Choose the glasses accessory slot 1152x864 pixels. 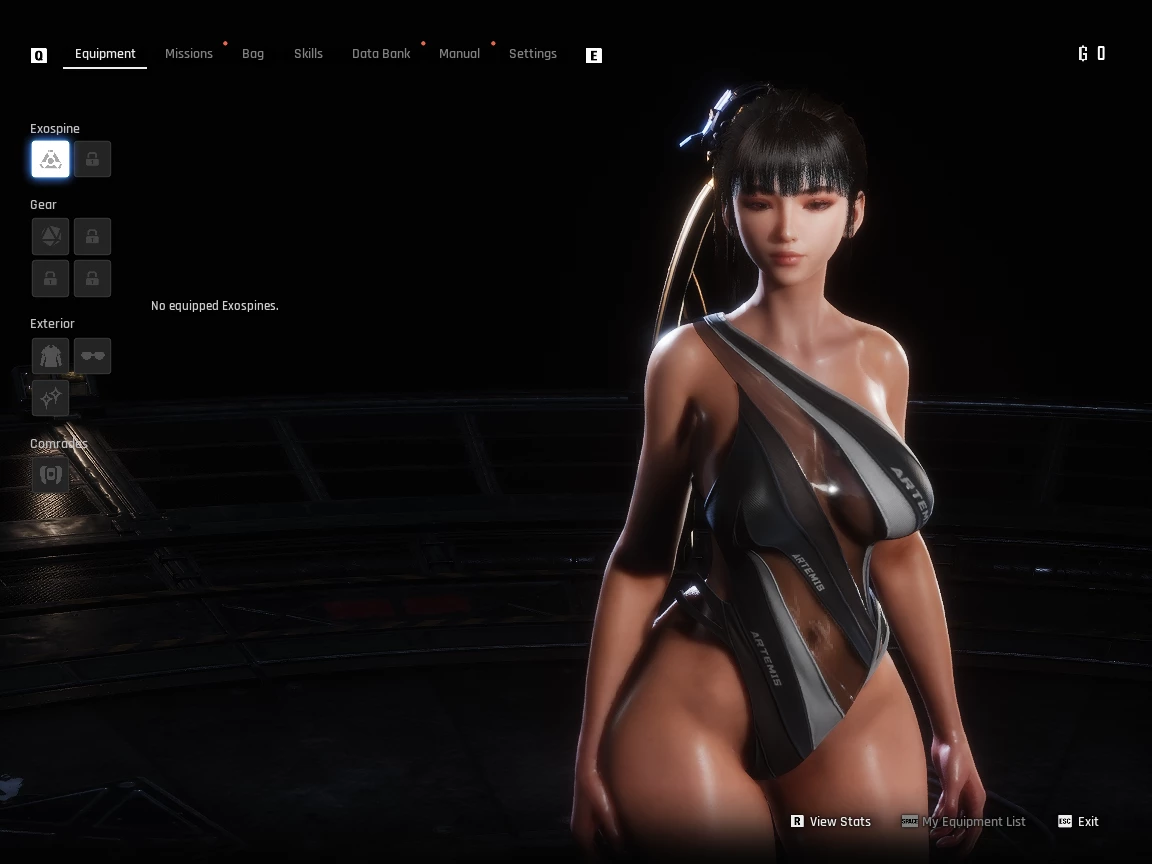click(92, 356)
